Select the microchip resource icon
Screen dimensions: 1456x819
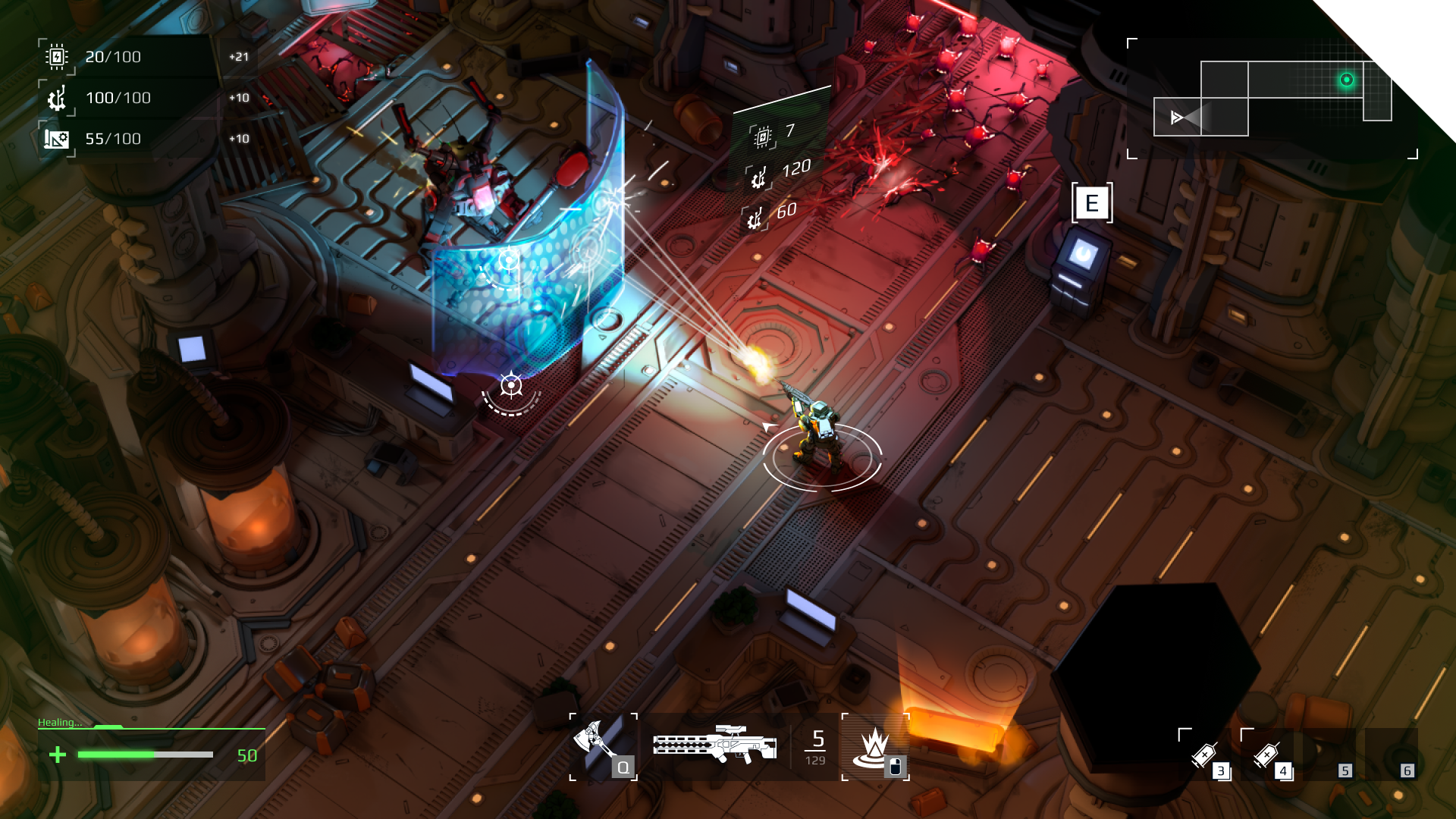pyautogui.click(x=56, y=57)
